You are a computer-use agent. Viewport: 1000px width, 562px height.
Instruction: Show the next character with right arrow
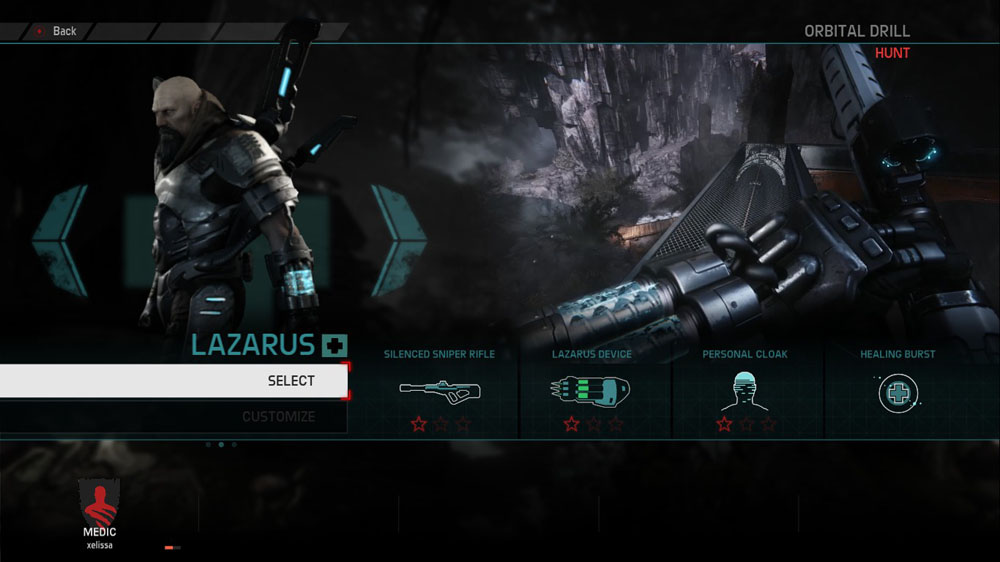[398, 240]
